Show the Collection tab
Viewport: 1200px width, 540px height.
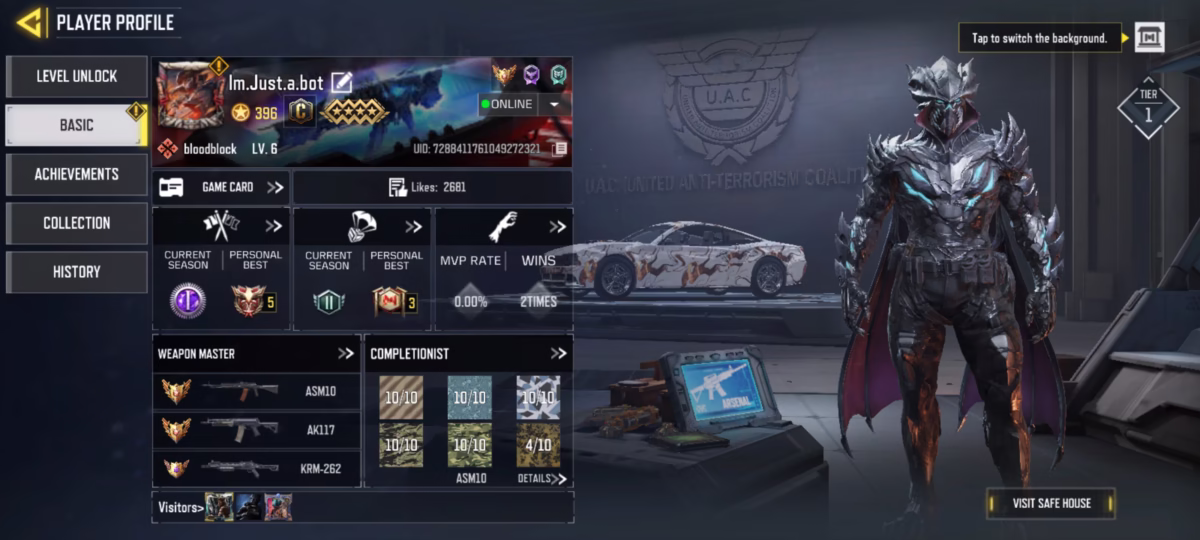[77, 223]
